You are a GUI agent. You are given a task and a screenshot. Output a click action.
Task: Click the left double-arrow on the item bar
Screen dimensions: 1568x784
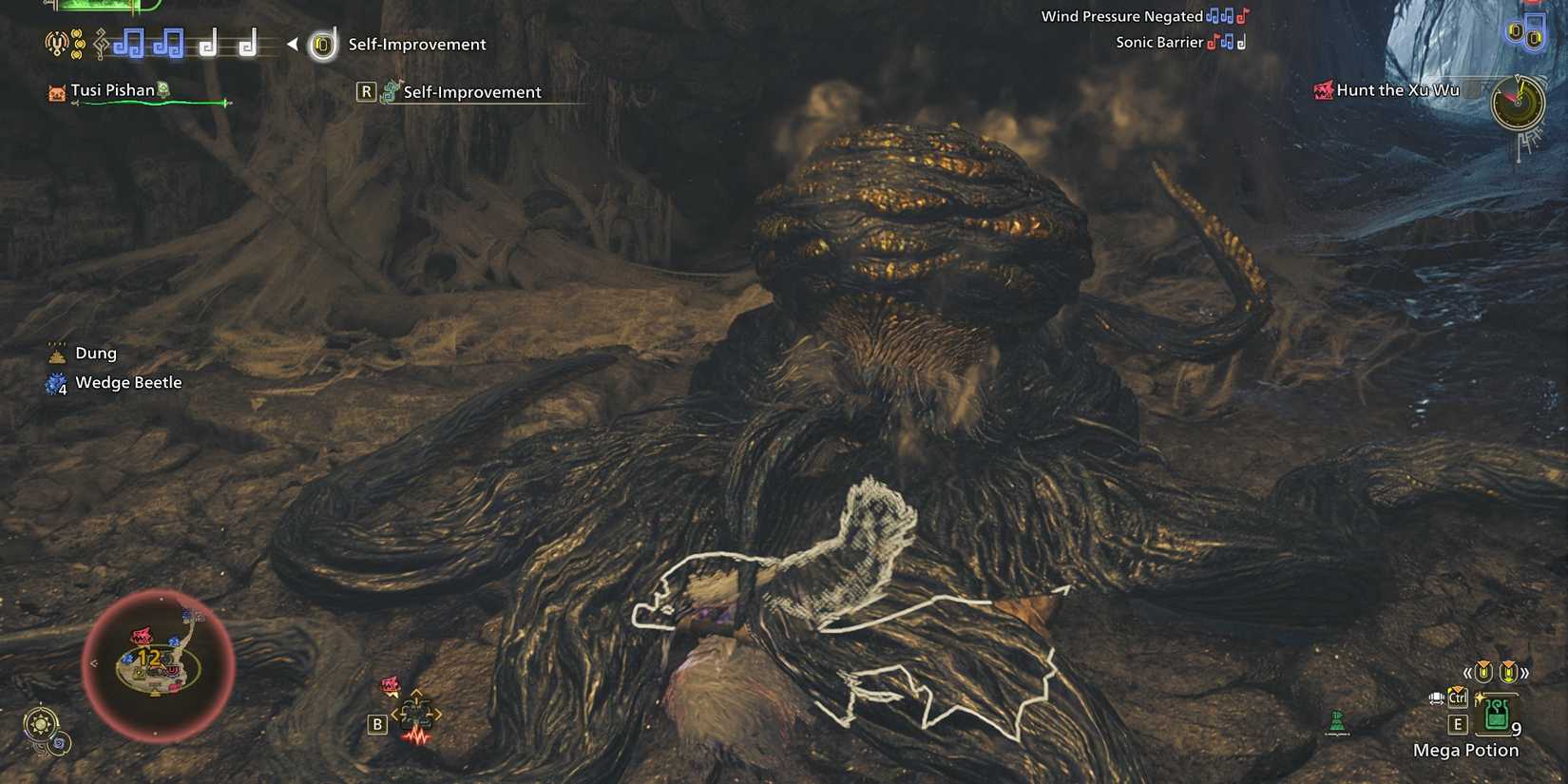point(1468,673)
